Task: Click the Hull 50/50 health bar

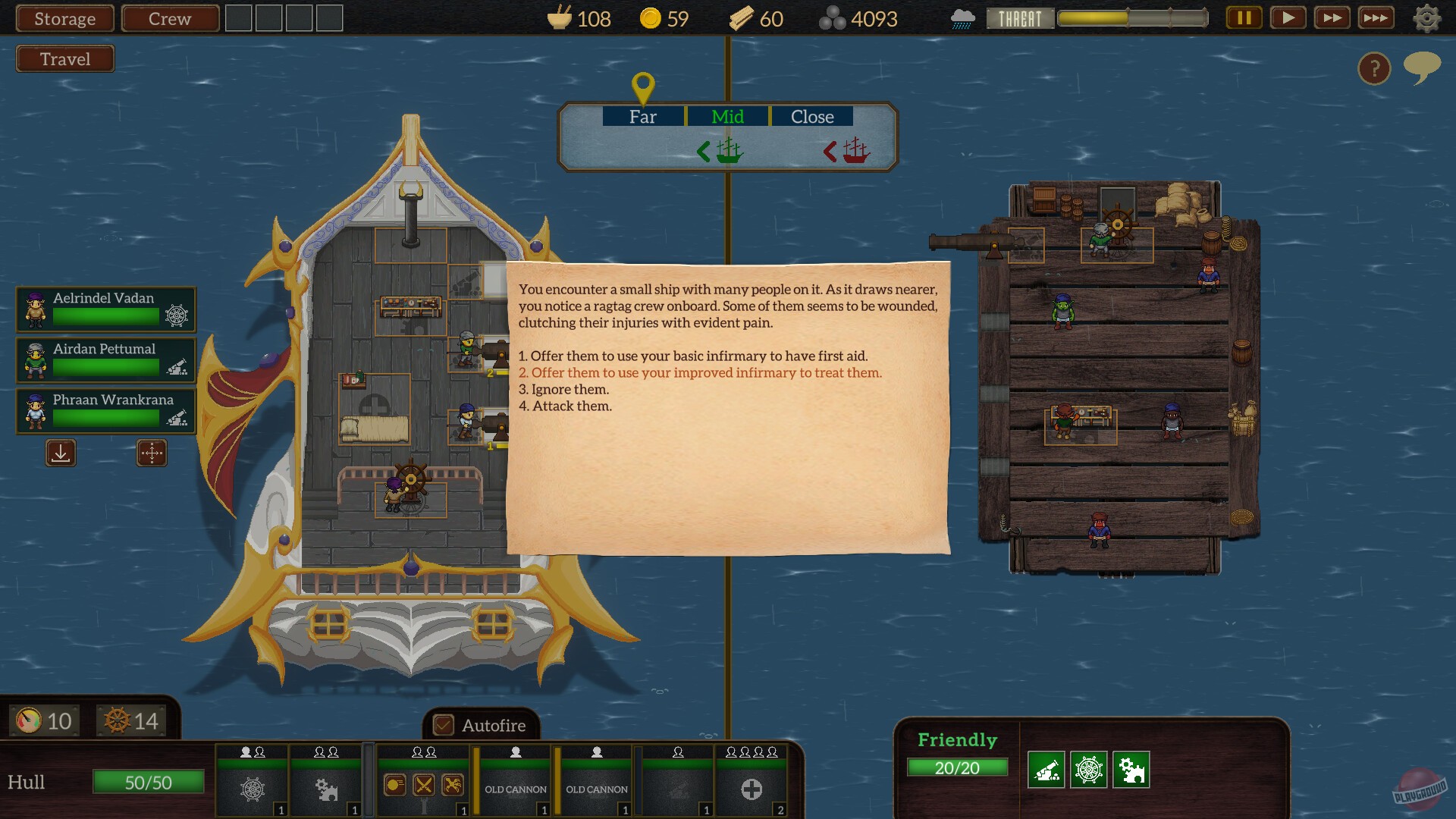Action: 148,781
